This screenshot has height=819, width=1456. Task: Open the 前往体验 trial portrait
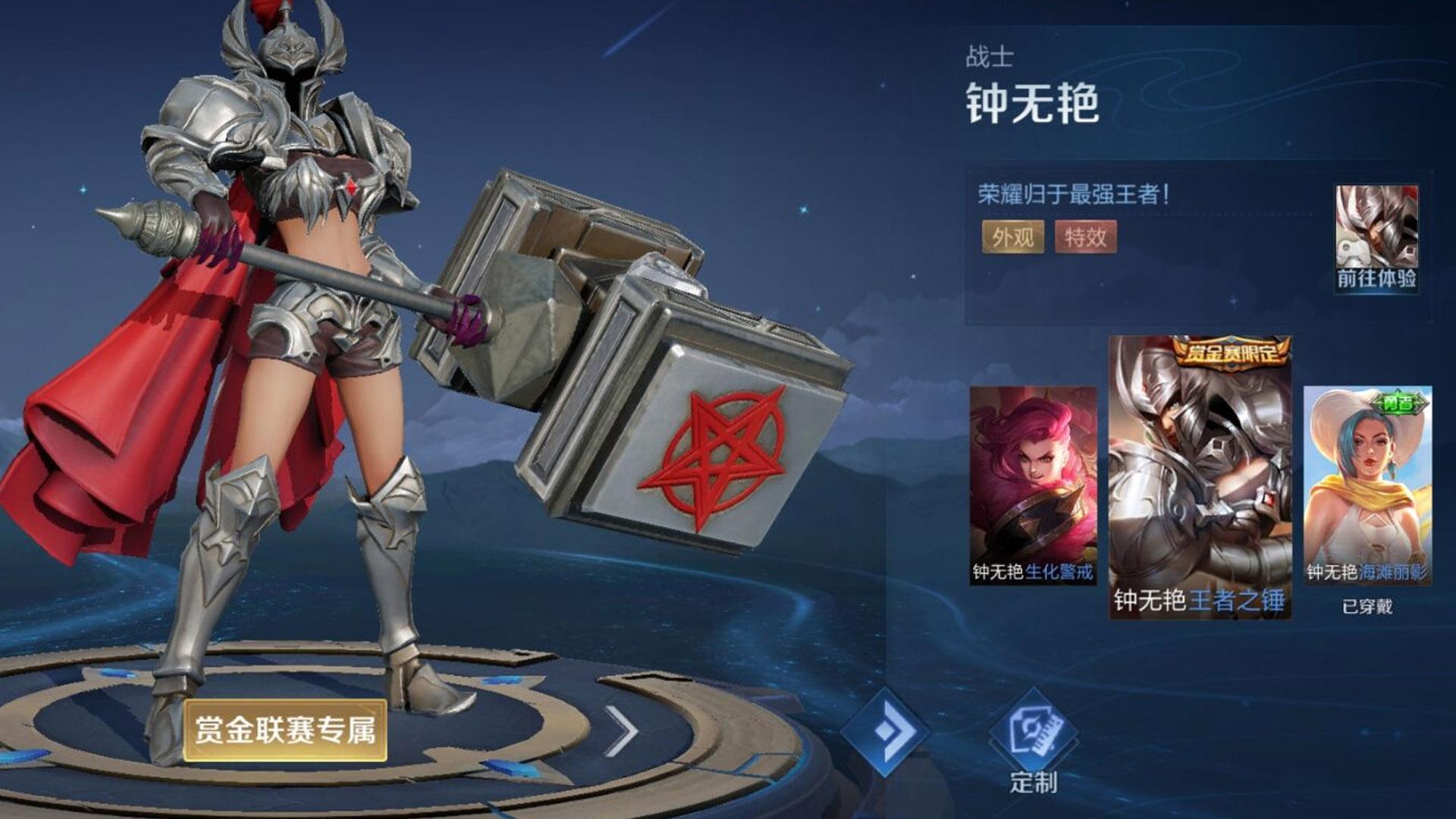[x=1376, y=238]
